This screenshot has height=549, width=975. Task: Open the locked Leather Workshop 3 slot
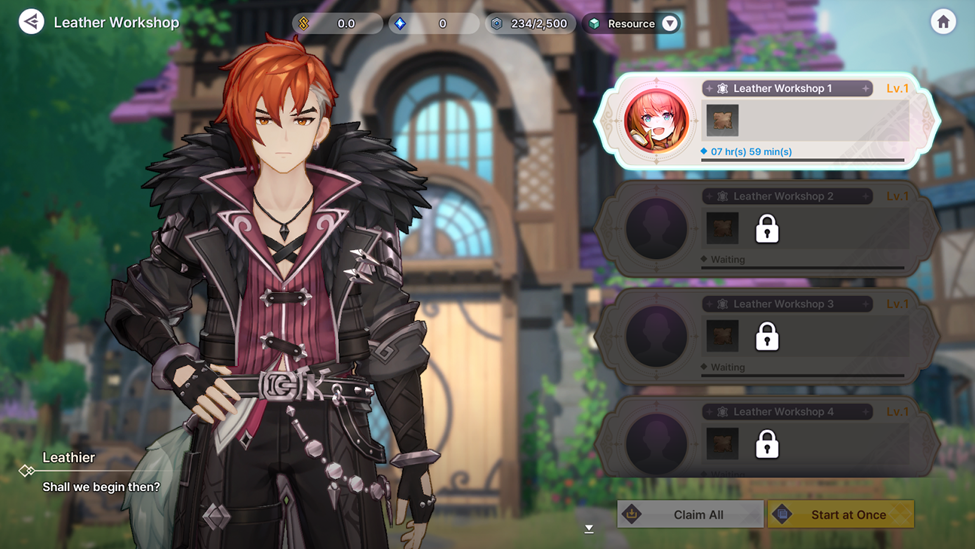[x=767, y=338]
